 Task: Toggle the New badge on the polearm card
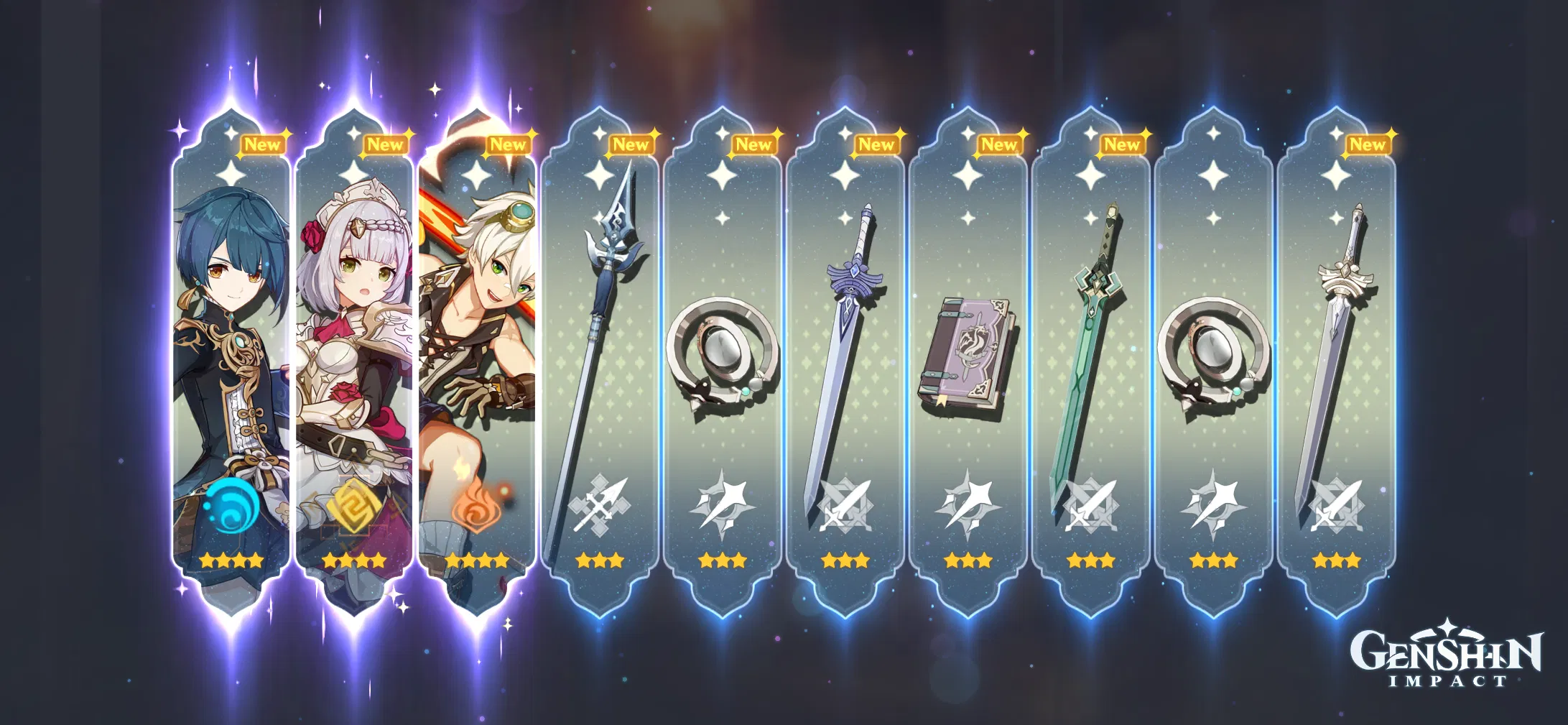point(632,144)
